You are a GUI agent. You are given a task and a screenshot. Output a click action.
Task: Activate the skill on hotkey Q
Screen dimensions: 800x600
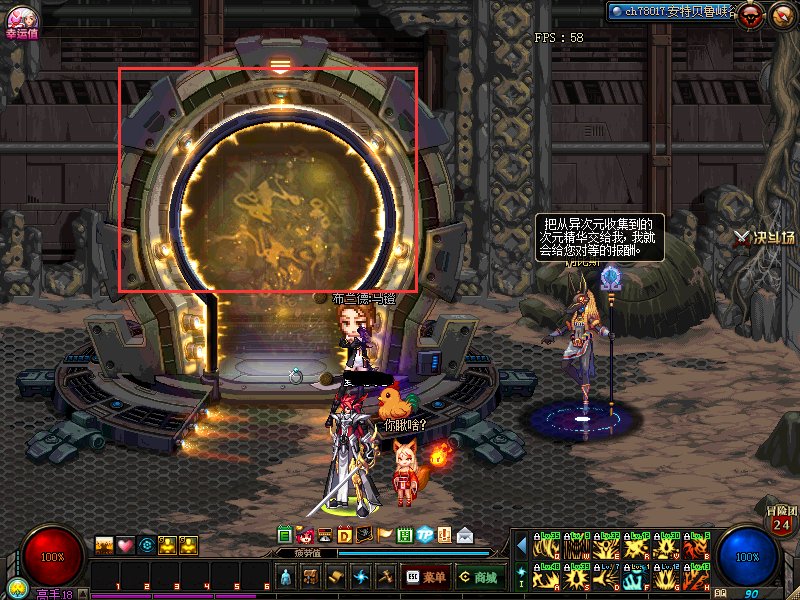(548, 545)
